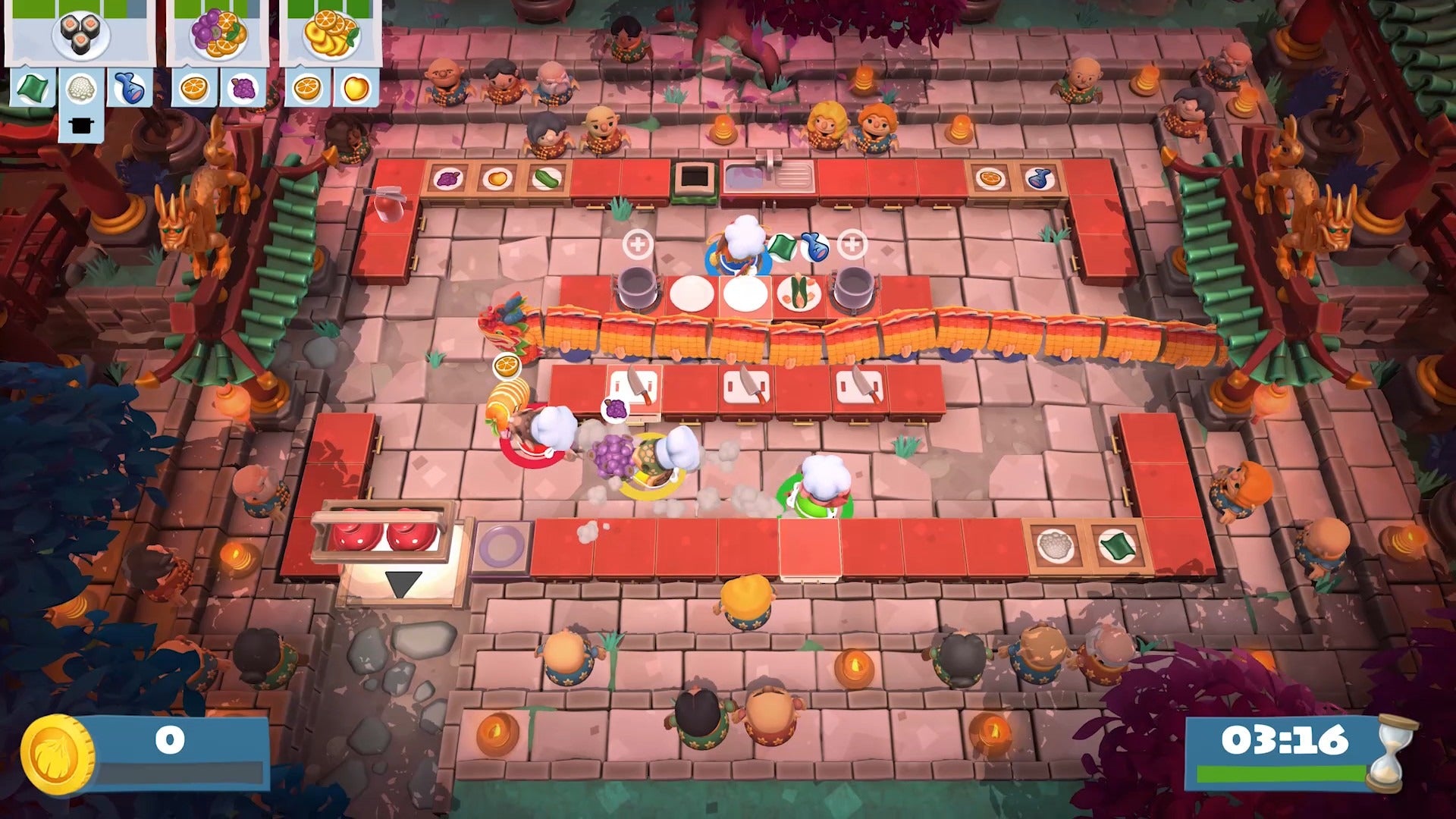Click the black arrow on the serving window
The height and width of the screenshot is (819, 1456).
(x=404, y=582)
